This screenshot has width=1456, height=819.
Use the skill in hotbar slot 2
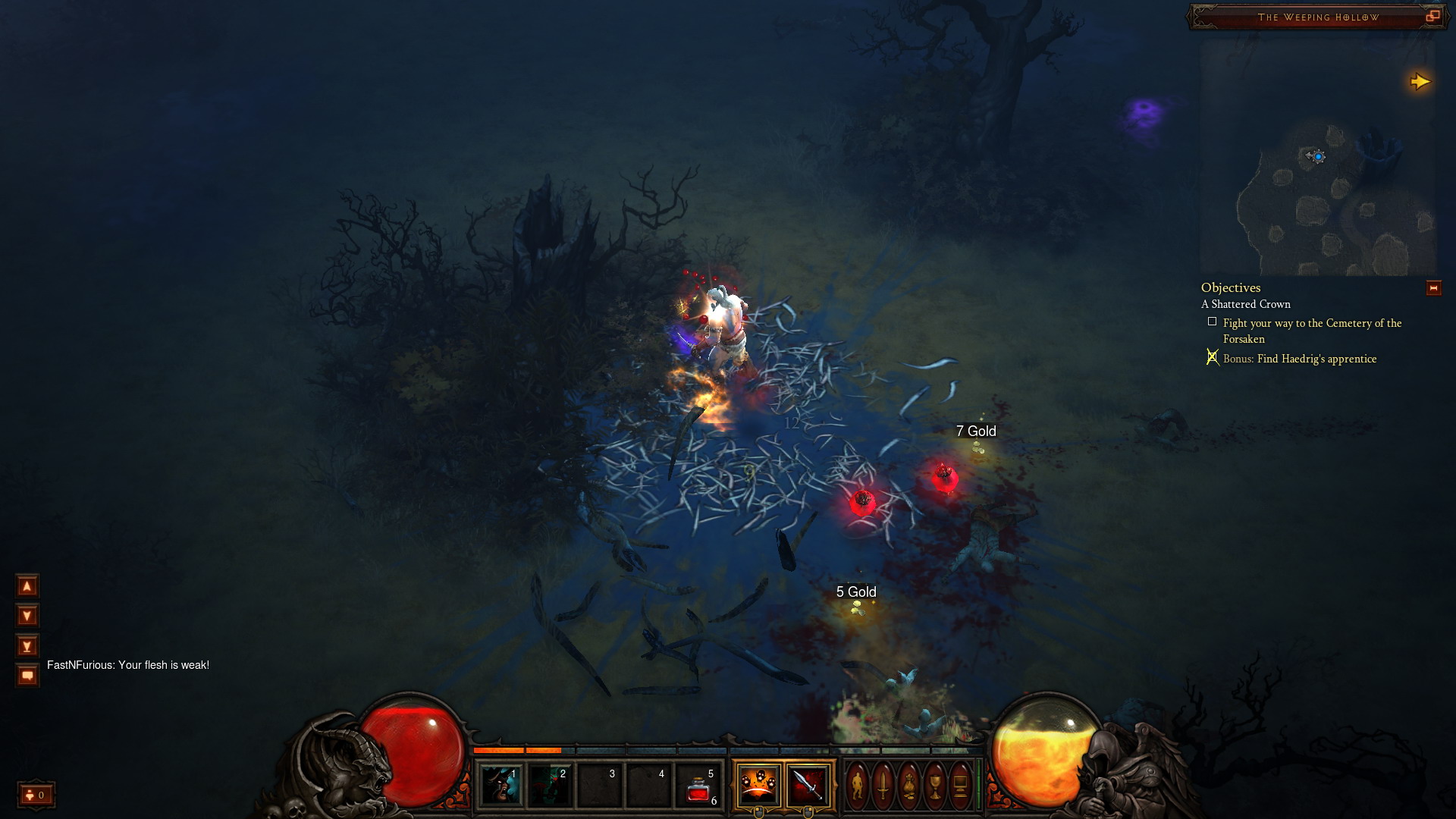[x=550, y=785]
